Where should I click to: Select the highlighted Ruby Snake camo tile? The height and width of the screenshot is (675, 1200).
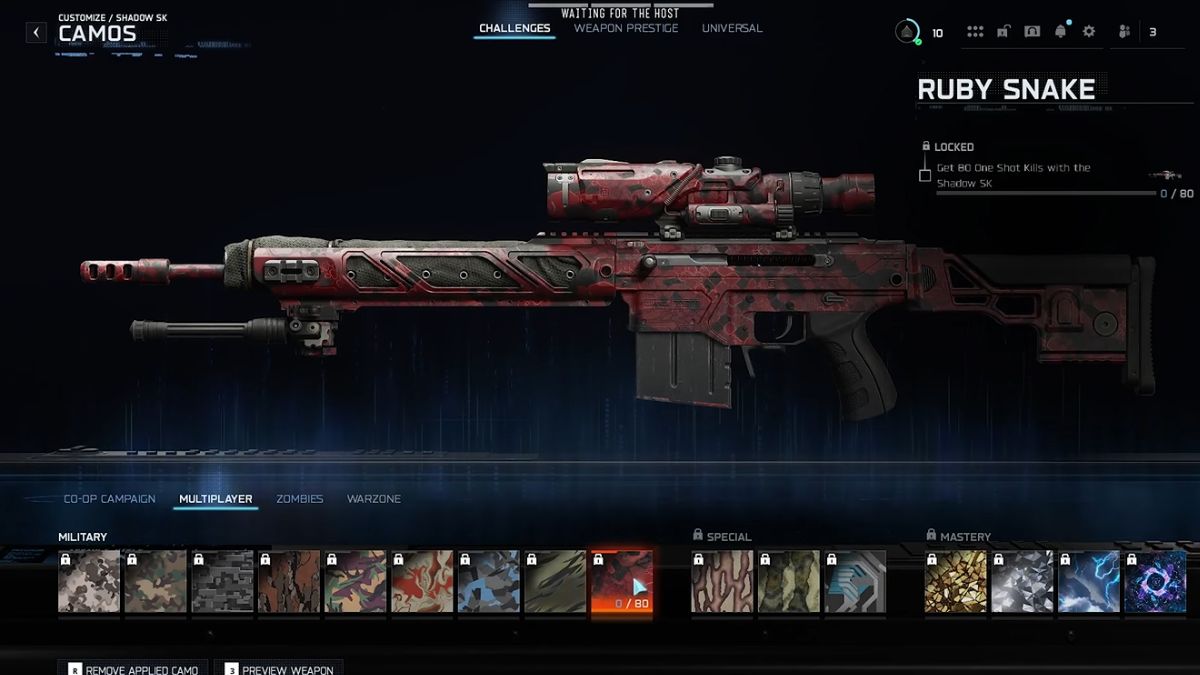pyautogui.click(x=622, y=582)
